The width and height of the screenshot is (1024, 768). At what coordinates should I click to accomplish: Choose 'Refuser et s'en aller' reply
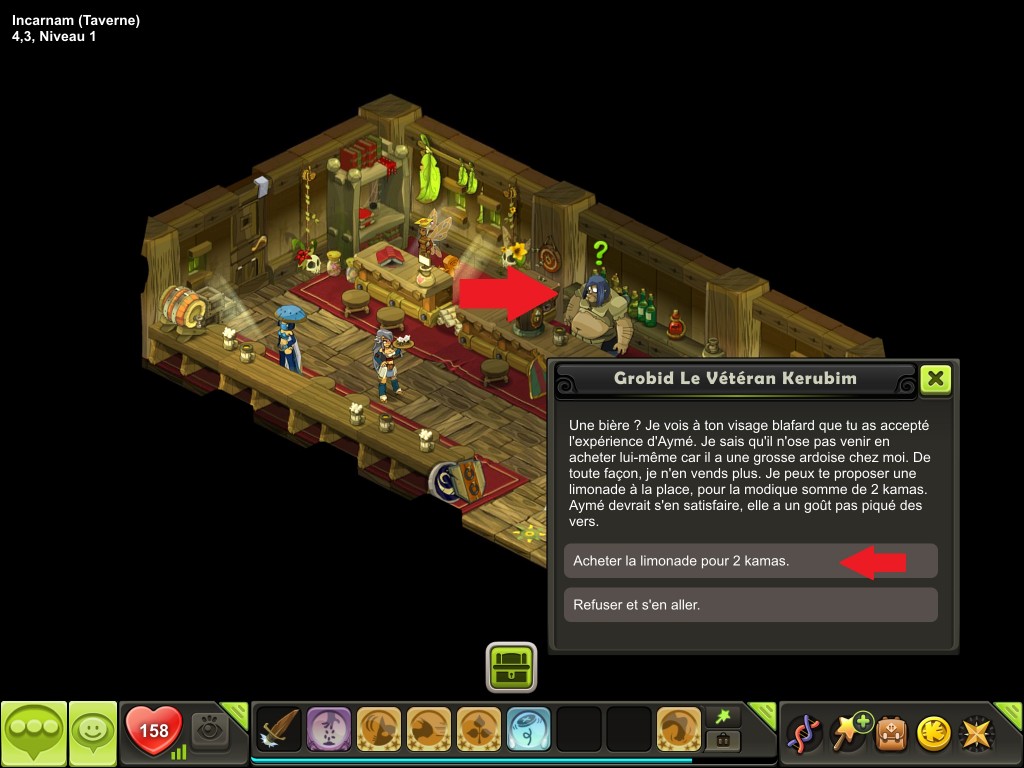750,605
